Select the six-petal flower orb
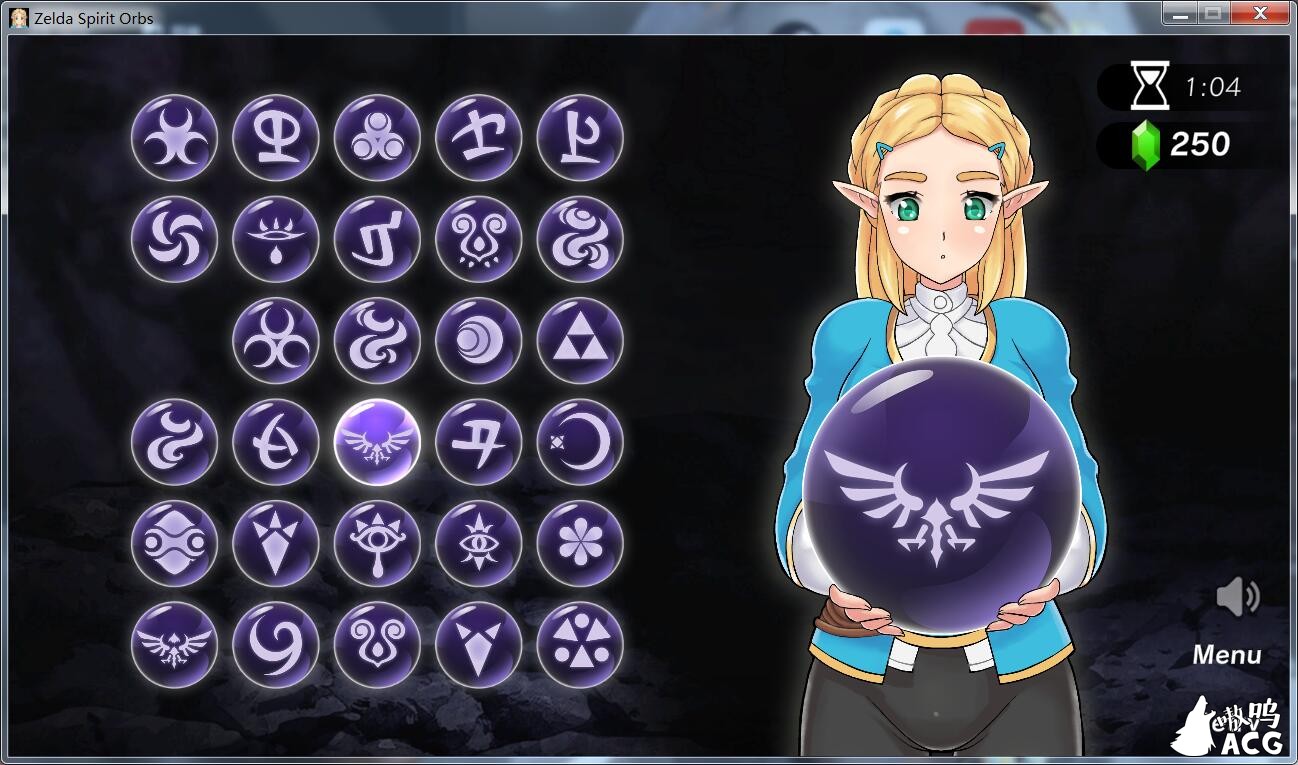Image resolution: width=1298 pixels, height=765 pixels. [578, 543]
